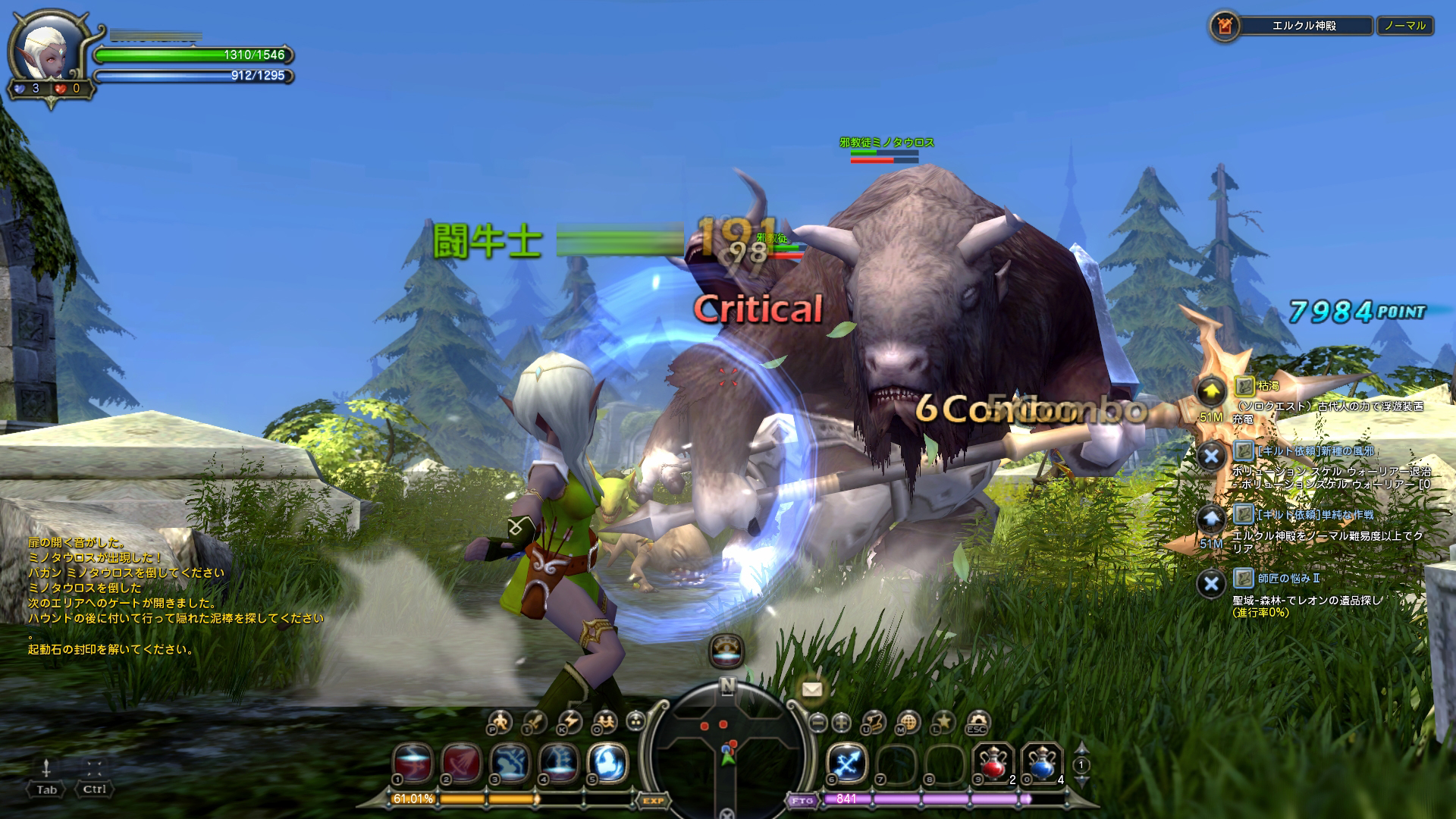Trigger the blue kick skill in slot 3
Screen dimensions: 1456x819
510,761
